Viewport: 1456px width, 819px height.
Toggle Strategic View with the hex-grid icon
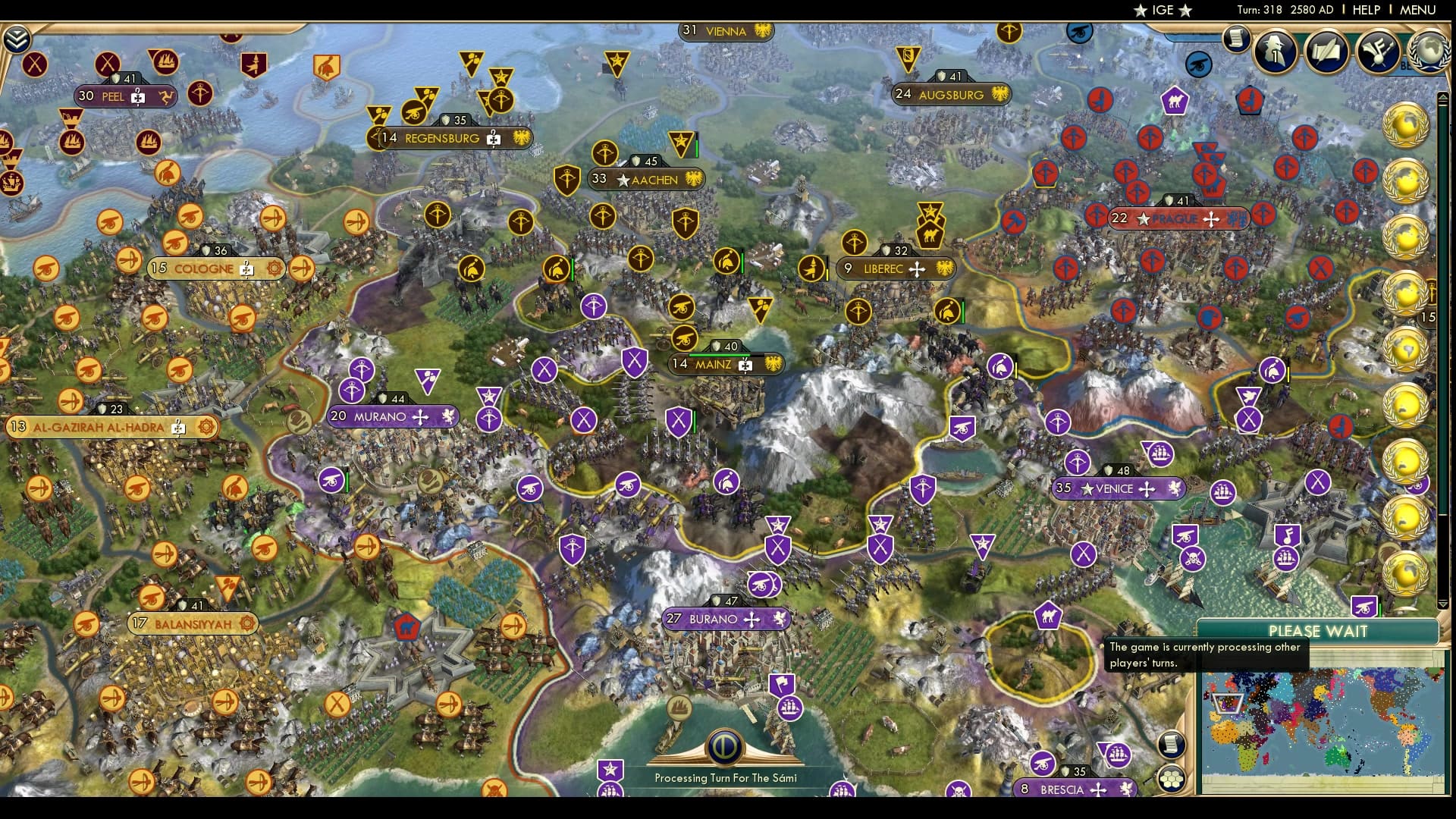coord(1172,778)
